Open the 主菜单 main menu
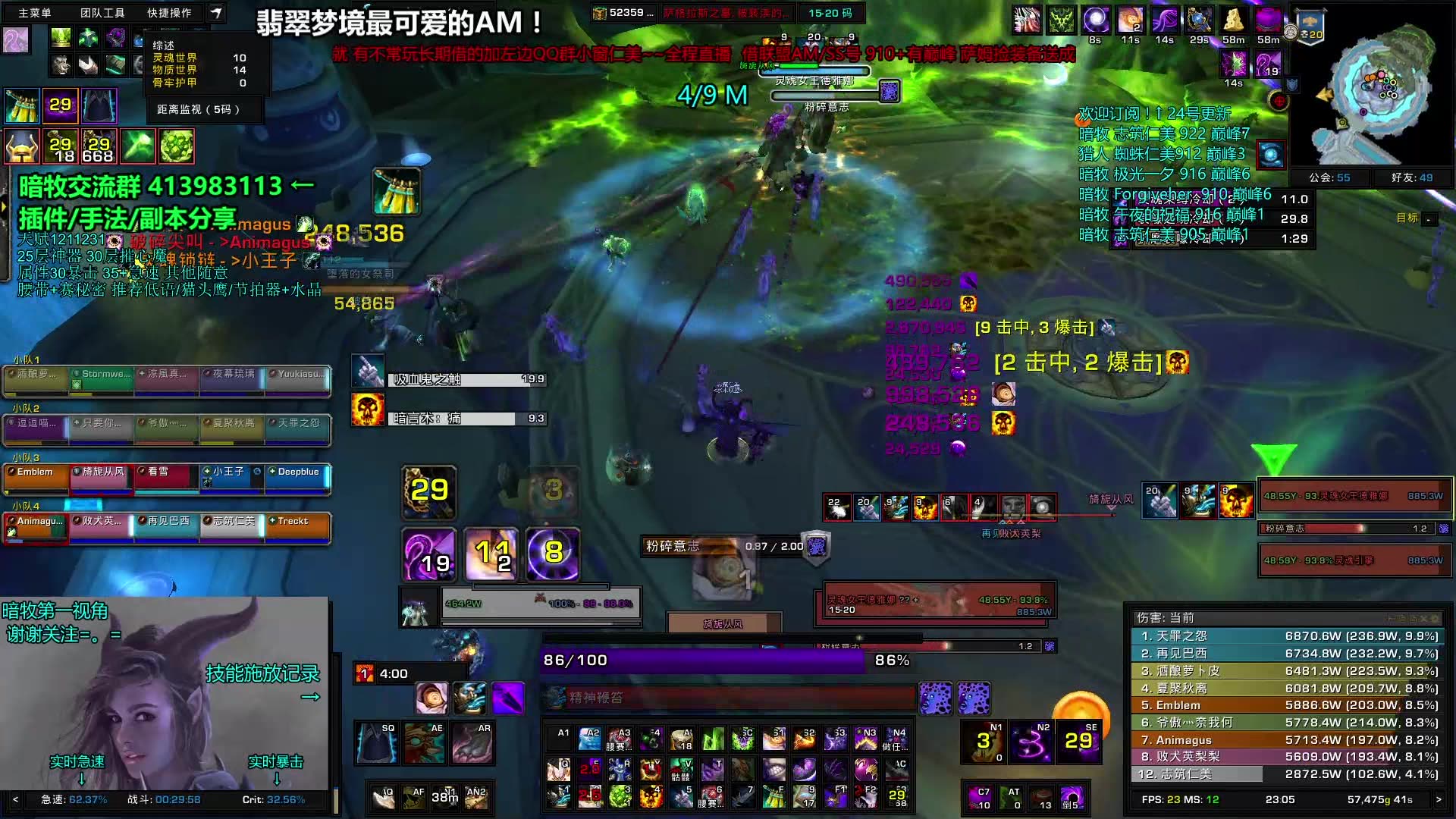Image resolution: width=1456 pixels, height=819 pixels. coord(35,13)
